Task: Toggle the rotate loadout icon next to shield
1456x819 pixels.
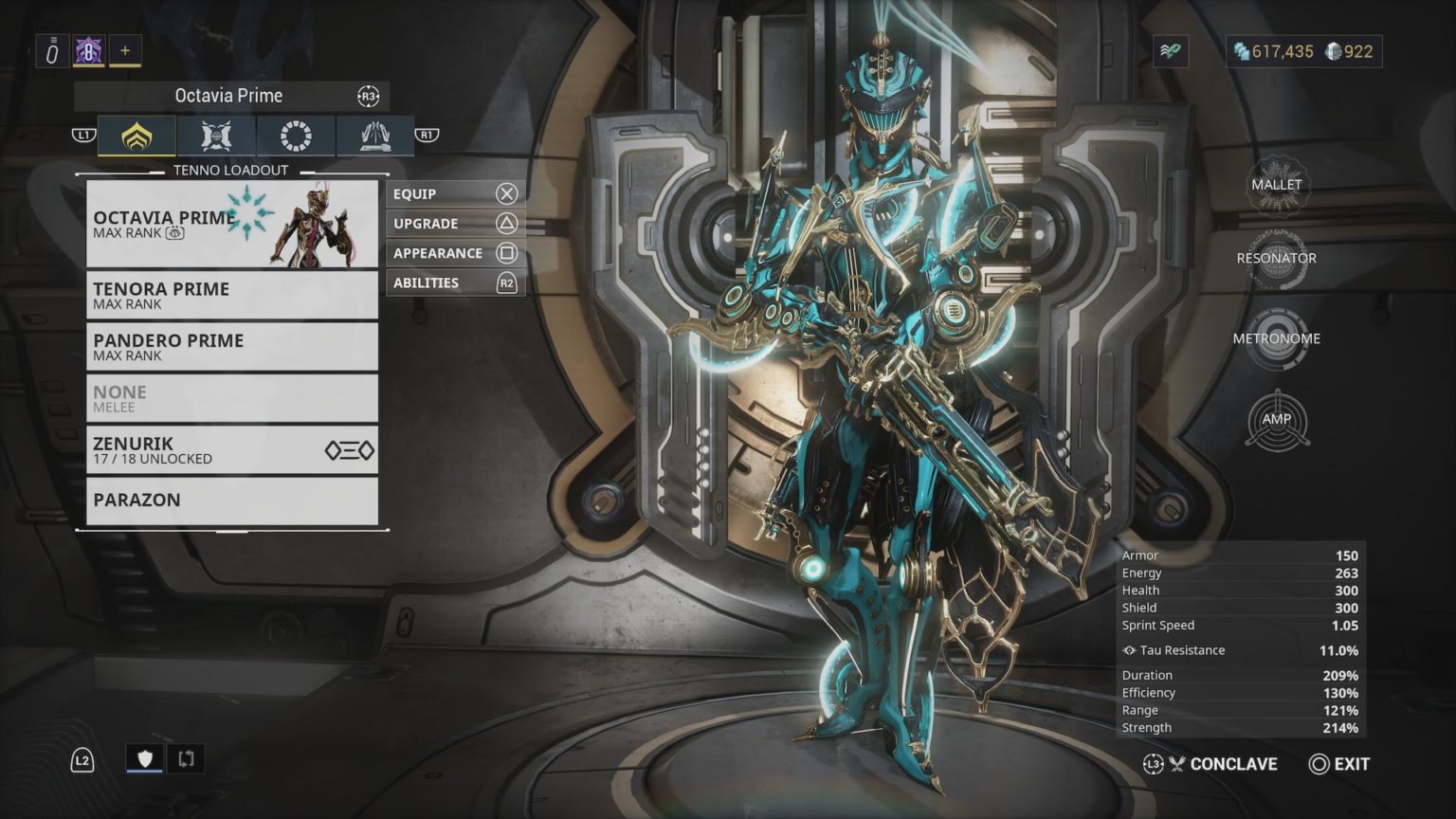Action: coord(186,758)
